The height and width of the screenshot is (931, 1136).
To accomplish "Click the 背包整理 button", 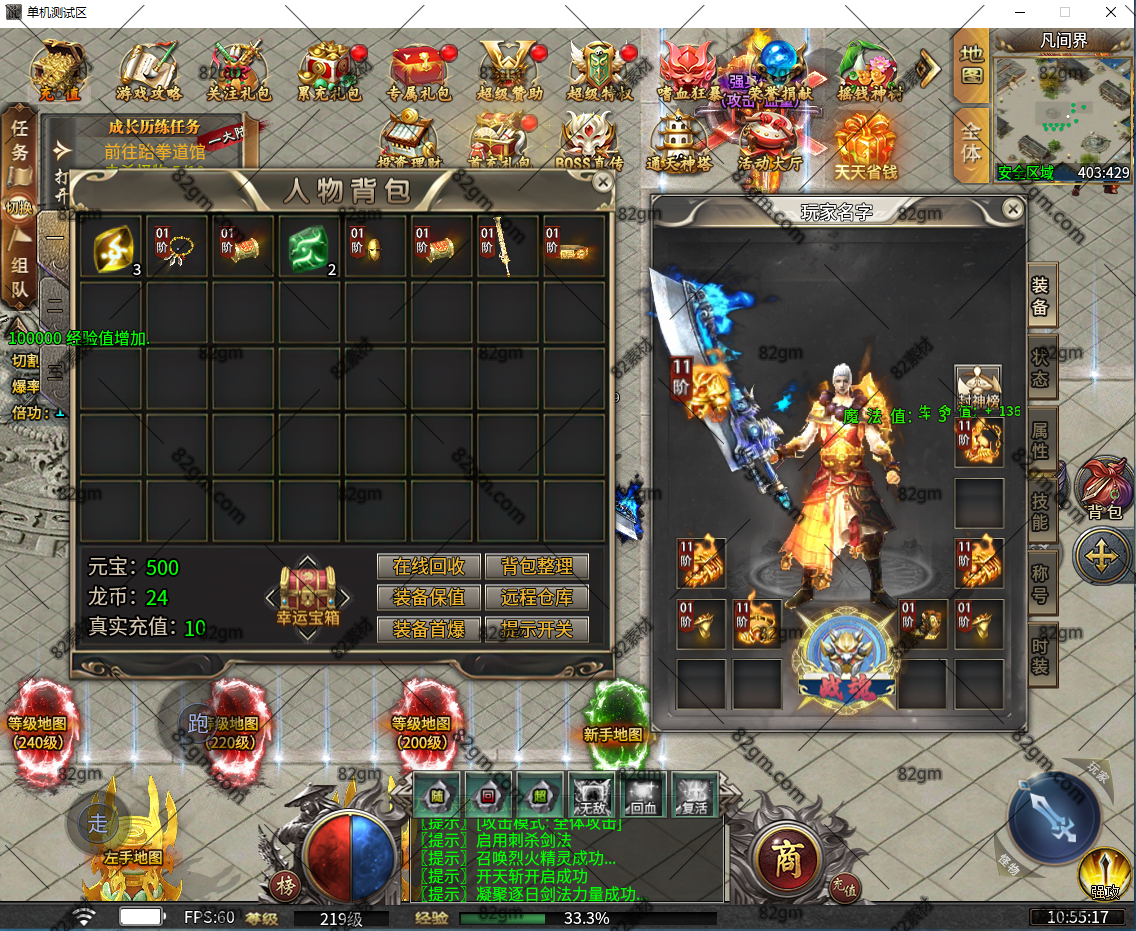I will pos(537,566).
